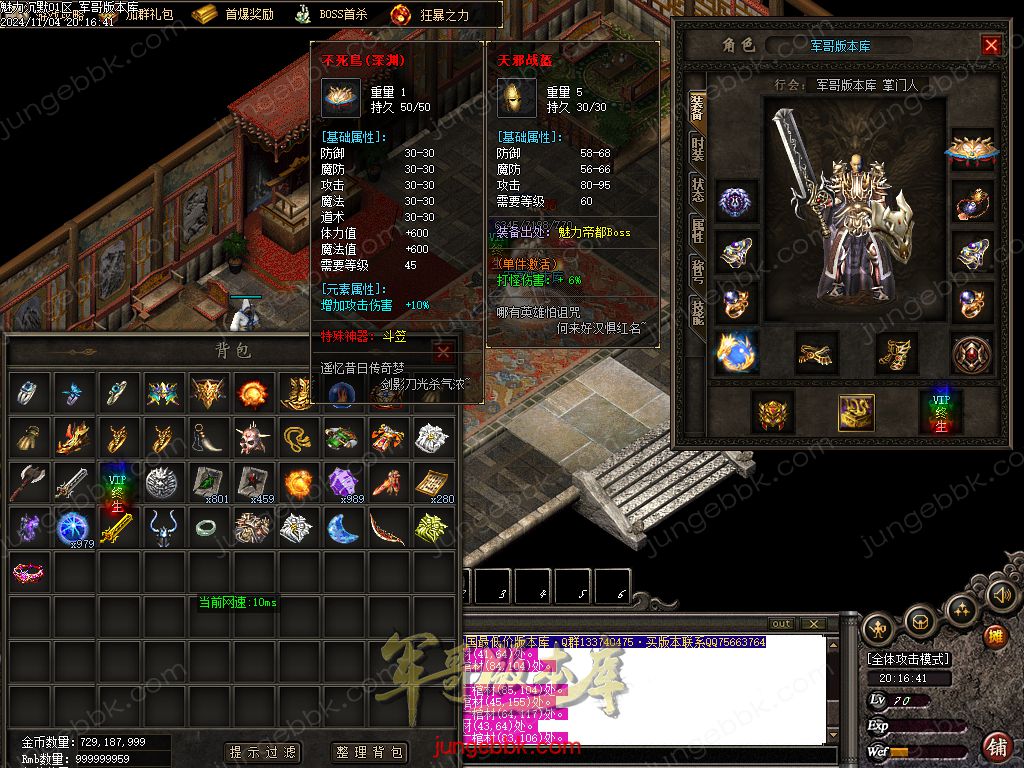
Task: Open the 首爆奖励 first-kill reward menu
Action: [x=233, y=14]
